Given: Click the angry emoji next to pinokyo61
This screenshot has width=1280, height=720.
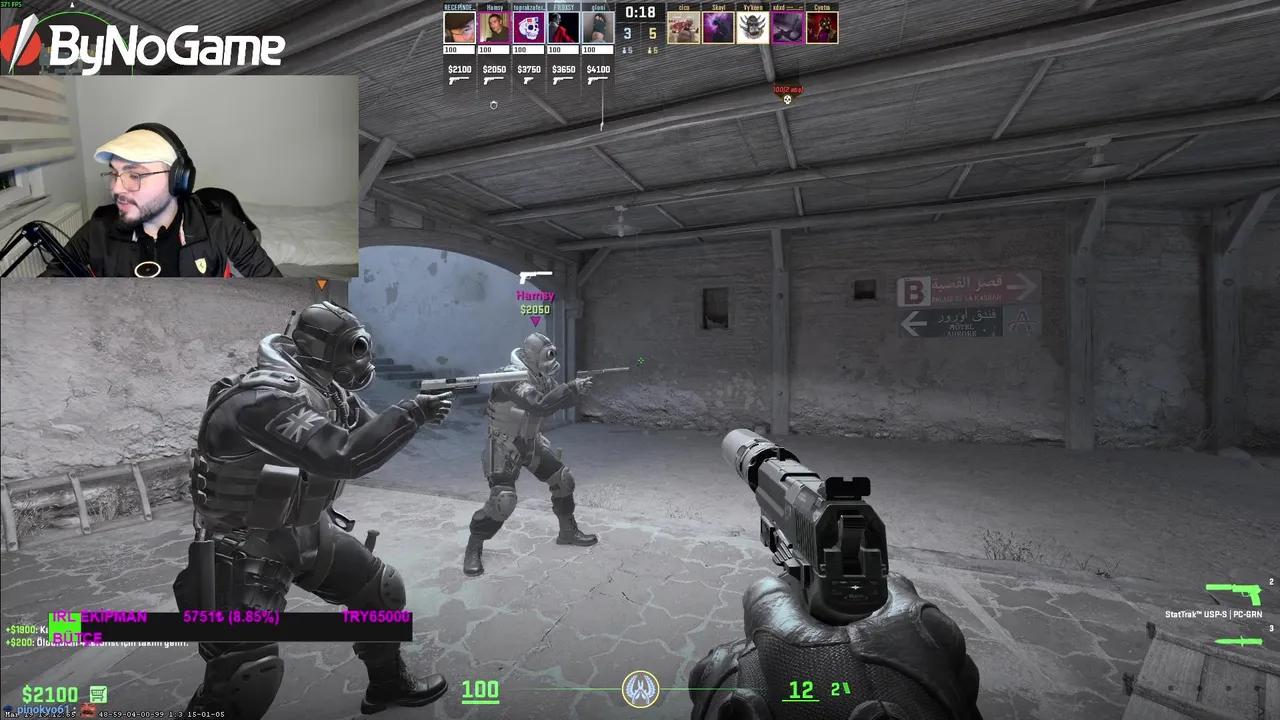Looking at the screenshot, I should point(87,708).
